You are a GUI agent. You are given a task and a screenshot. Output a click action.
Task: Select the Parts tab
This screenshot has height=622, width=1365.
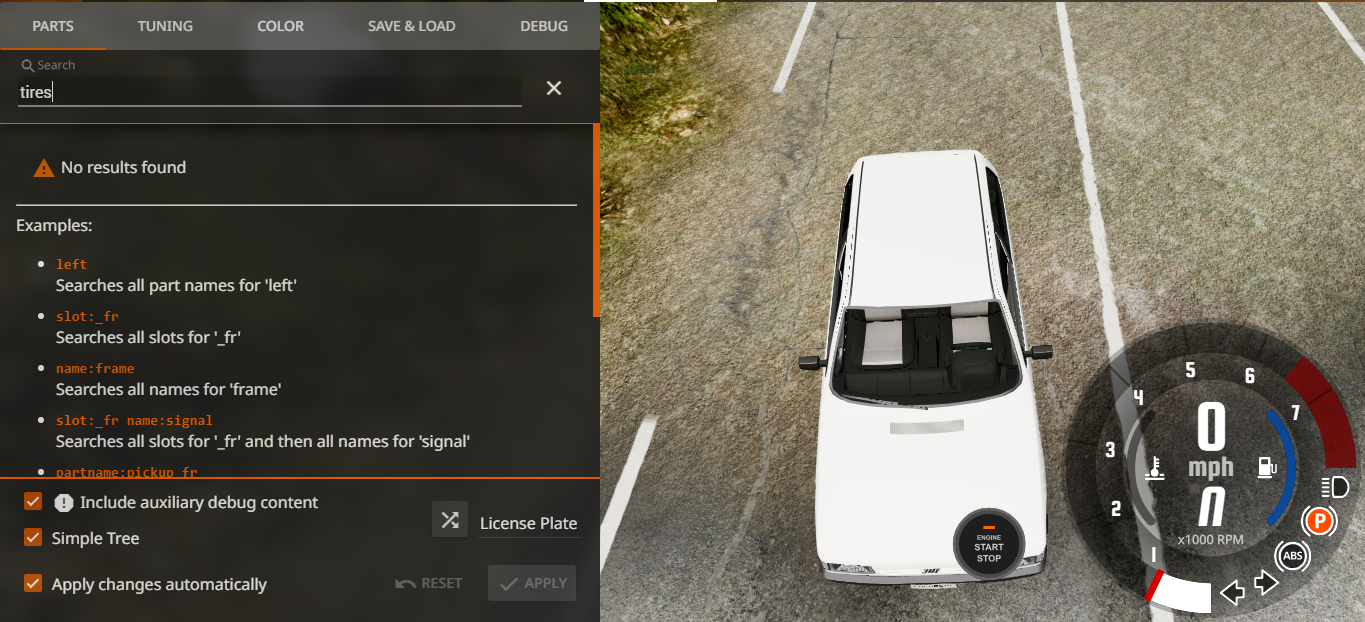click(x=53, y=26)
